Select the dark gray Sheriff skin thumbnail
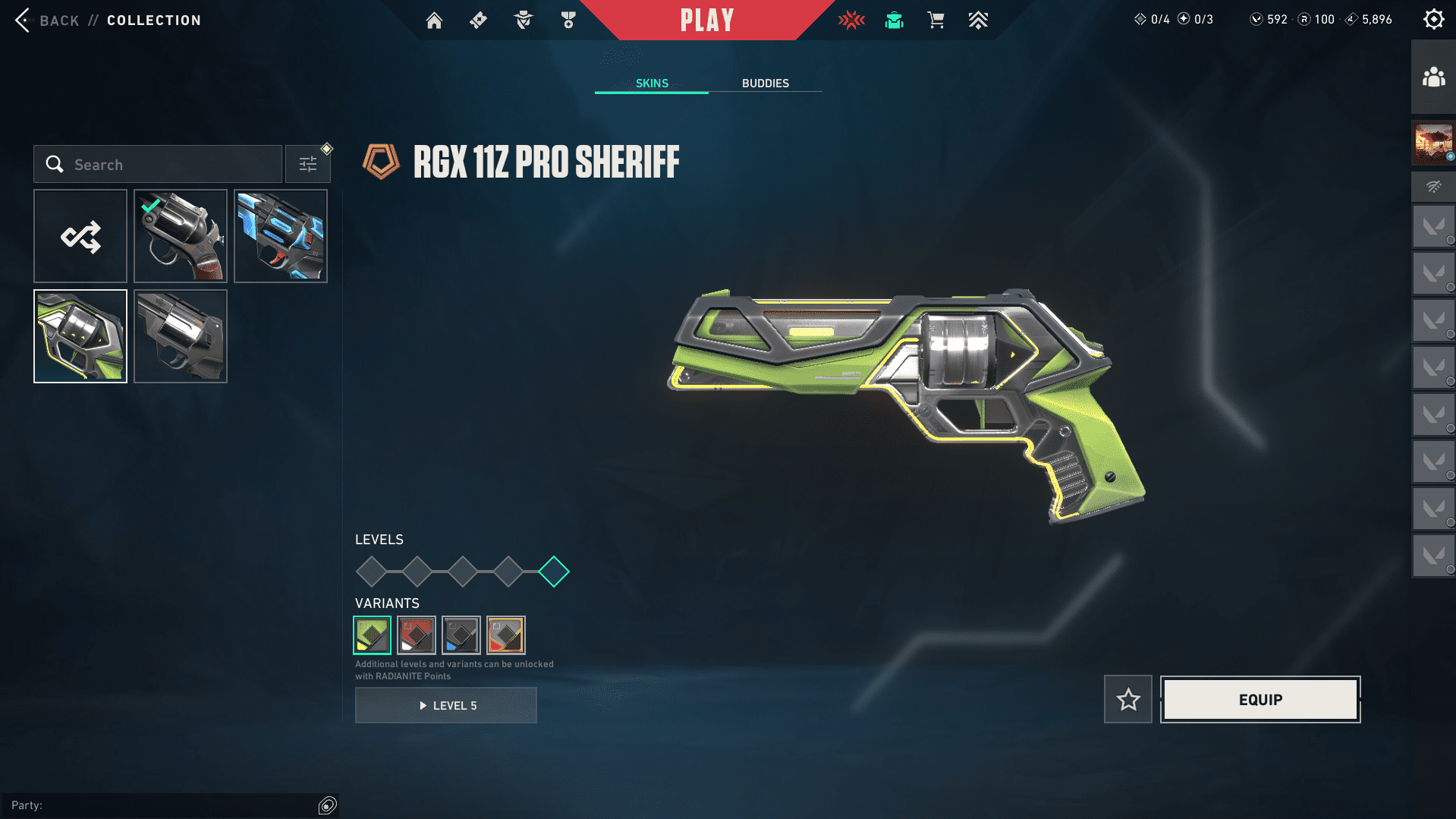 pyautogui.click(x=181, y=336)
